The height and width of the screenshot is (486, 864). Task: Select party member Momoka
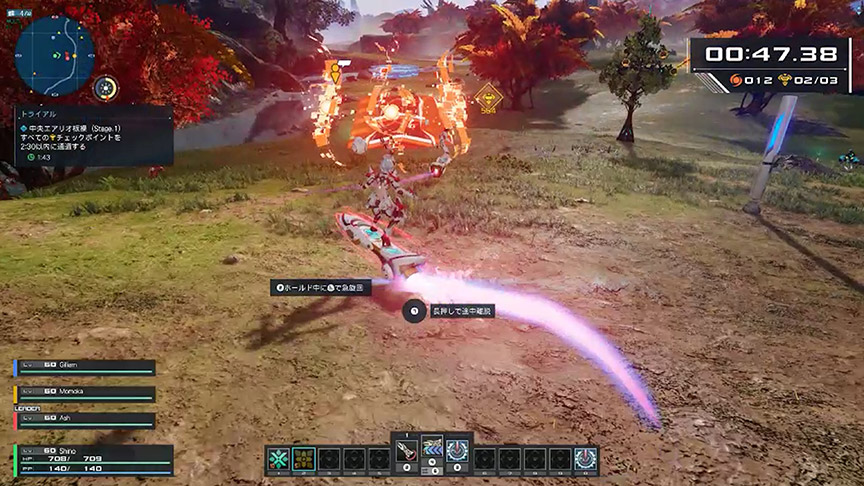[85, 394]
